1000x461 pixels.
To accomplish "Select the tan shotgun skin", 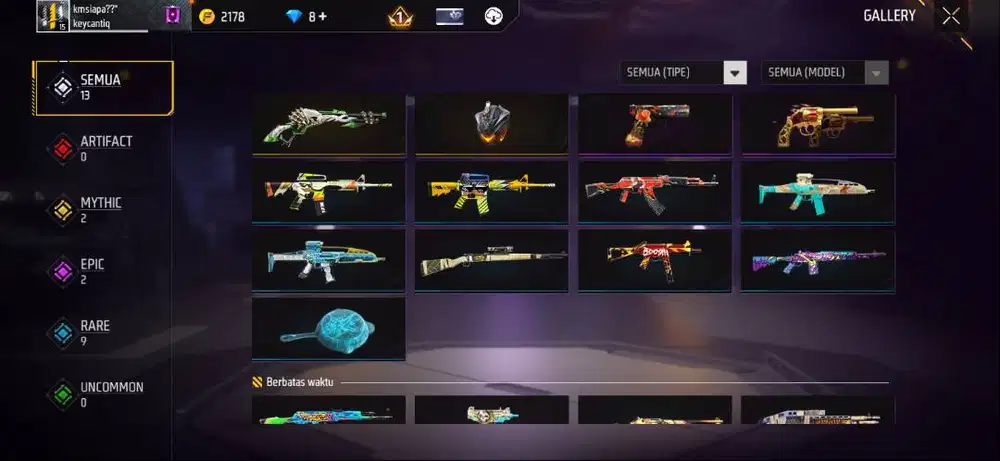I will (x=492, y=259).
